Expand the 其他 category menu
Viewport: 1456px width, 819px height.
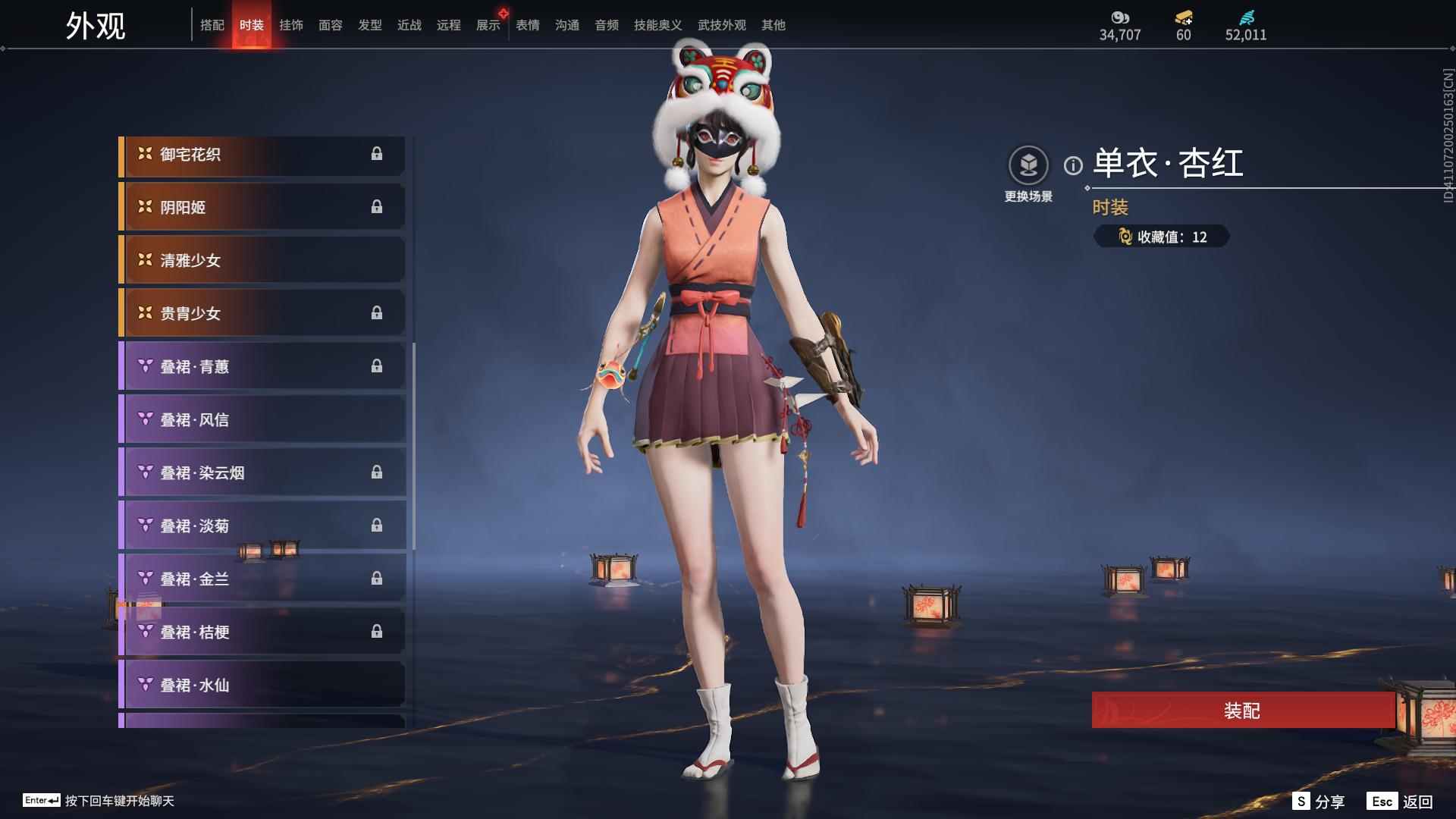click(775, 25)
